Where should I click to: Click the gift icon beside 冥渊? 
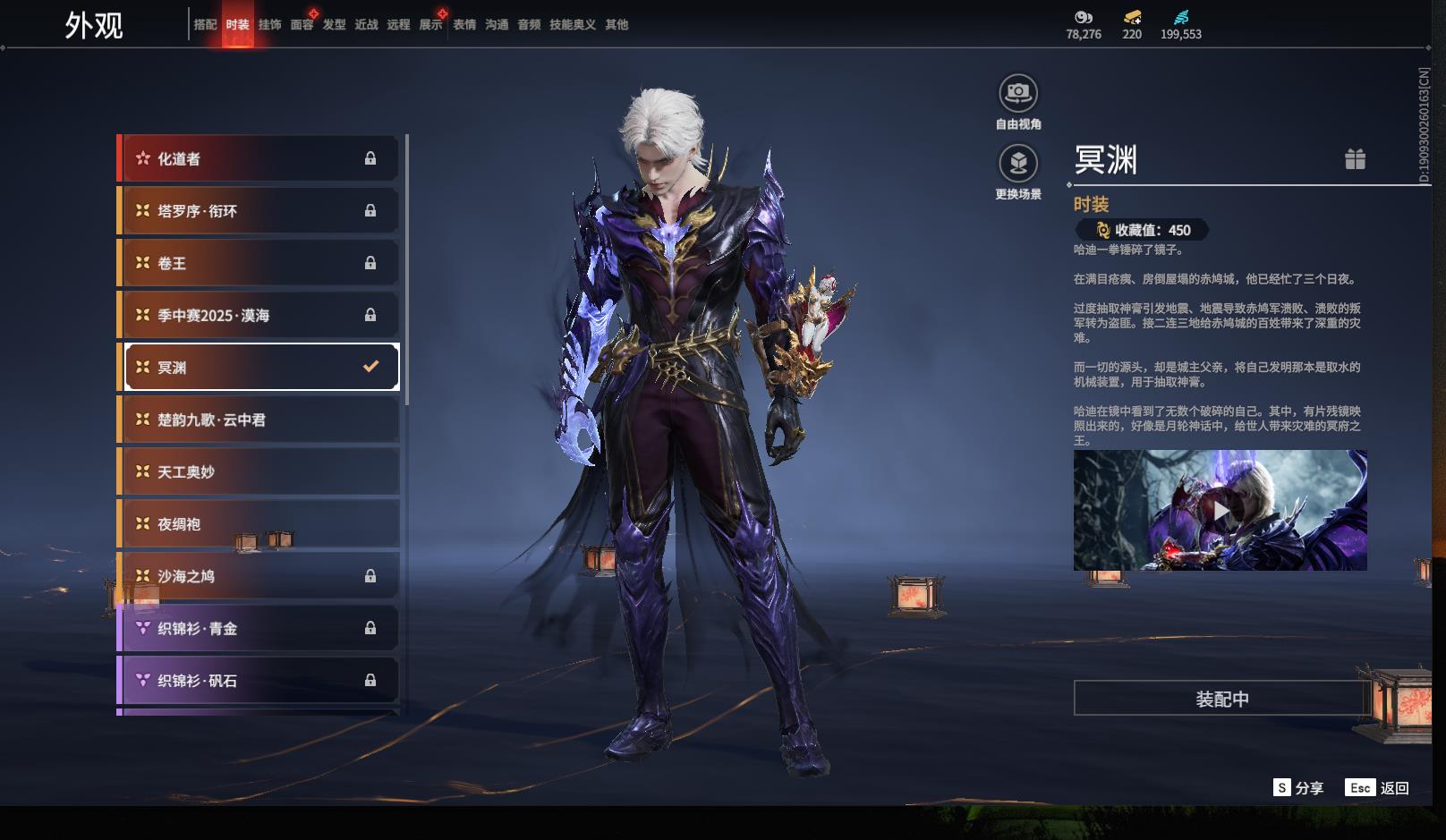point(1355,159)
